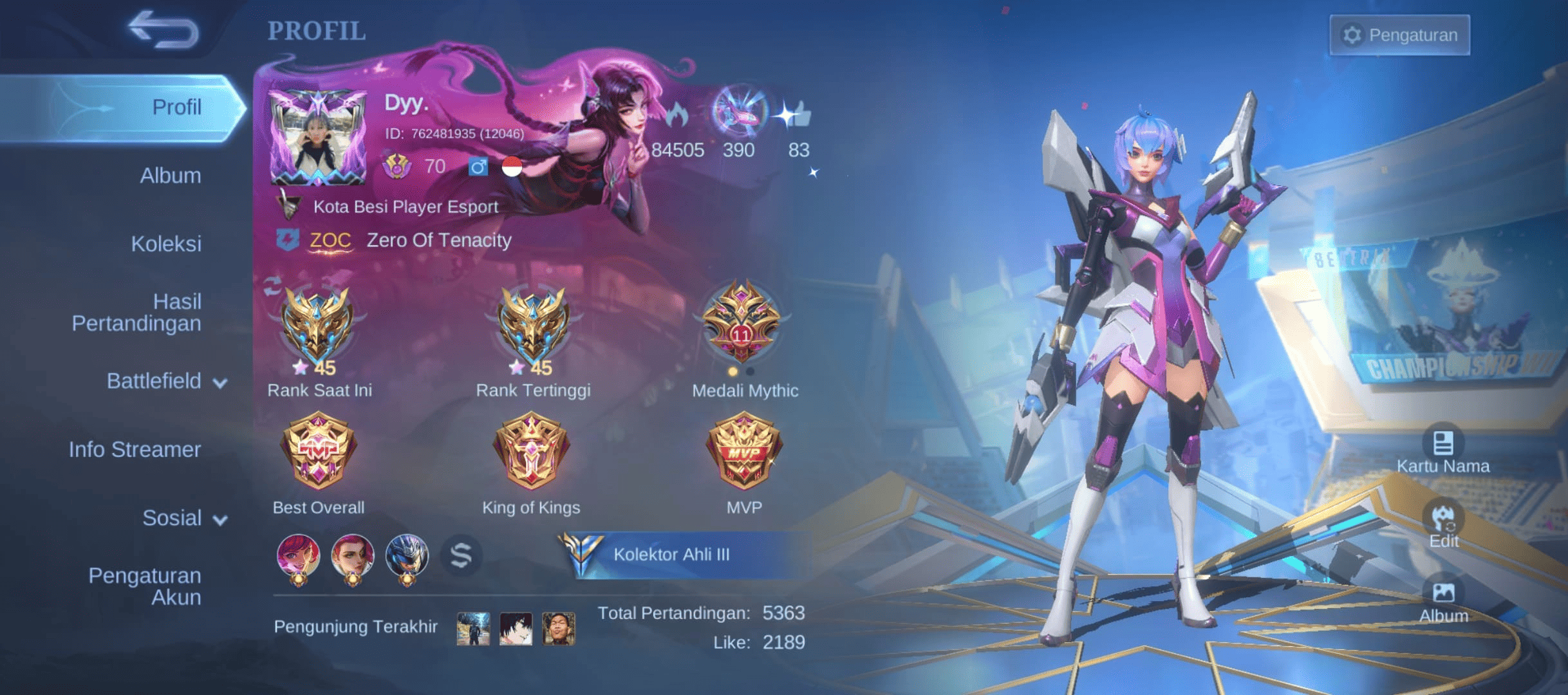Switch to the Album tab
This screenshot has height=695, width=1568.
pyautogui.click(x=170, y=176)
